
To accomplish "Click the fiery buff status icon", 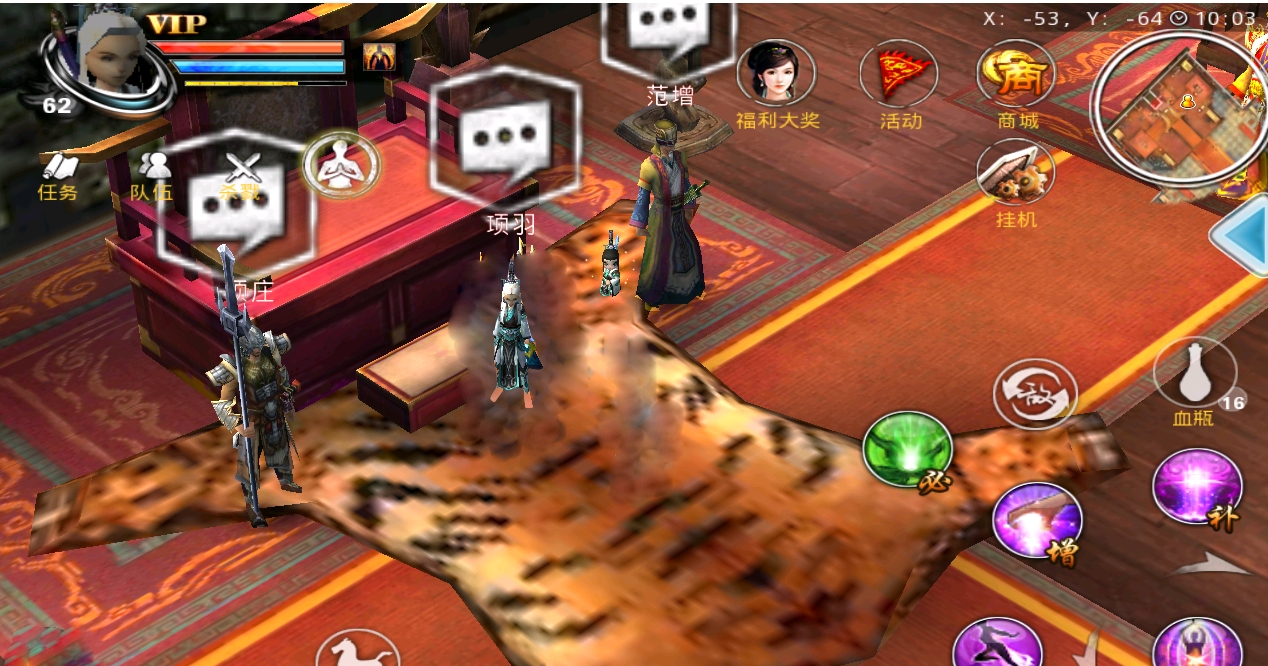I will 379,57.
